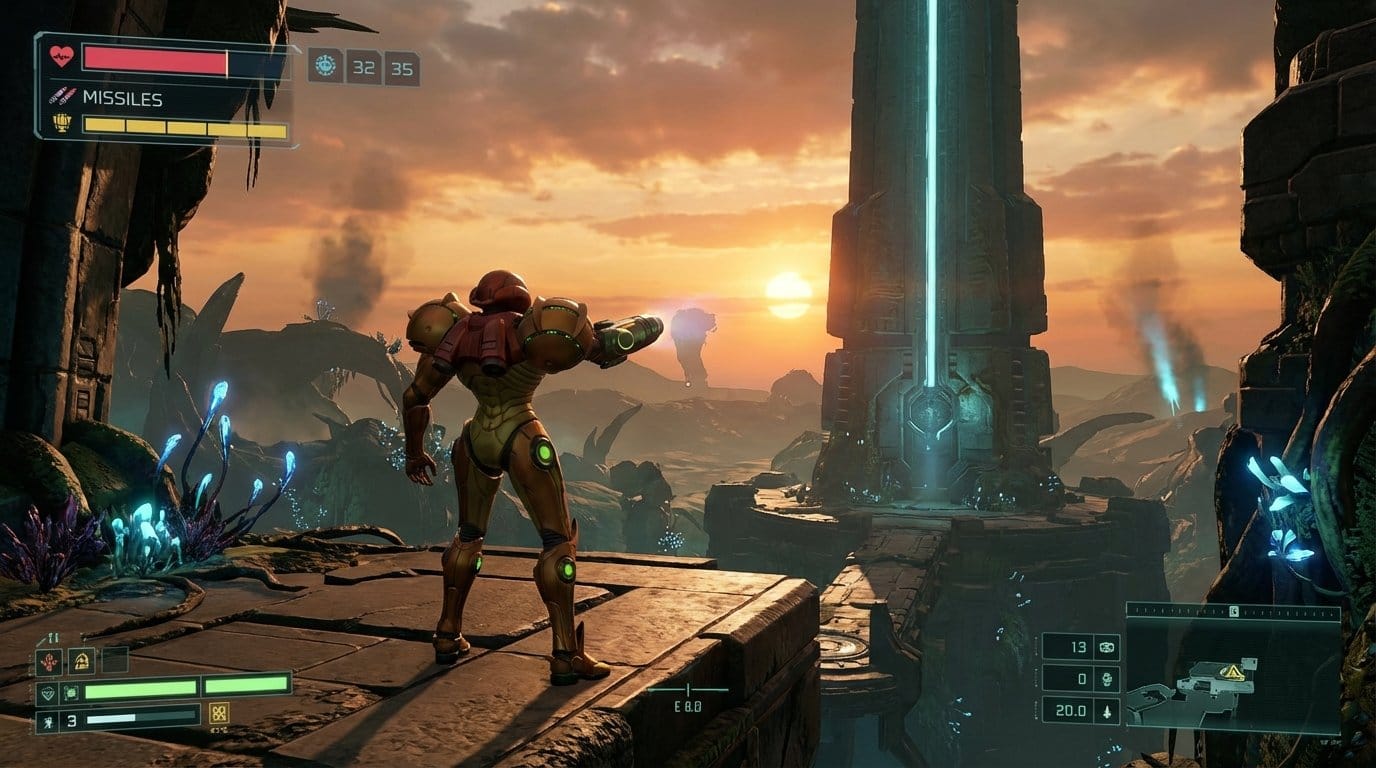Select the yellow warning marker on minimap
1376x768 pixels.
pyautogui.click(x=1234, y=672)
